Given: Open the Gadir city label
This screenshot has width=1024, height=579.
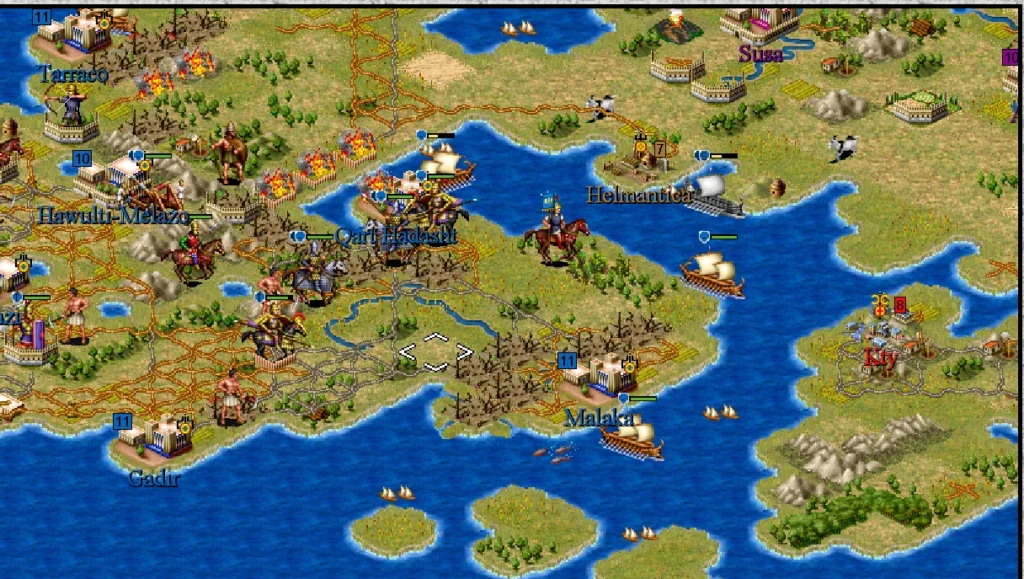Looking at the screenshot, I should (154, 478).
